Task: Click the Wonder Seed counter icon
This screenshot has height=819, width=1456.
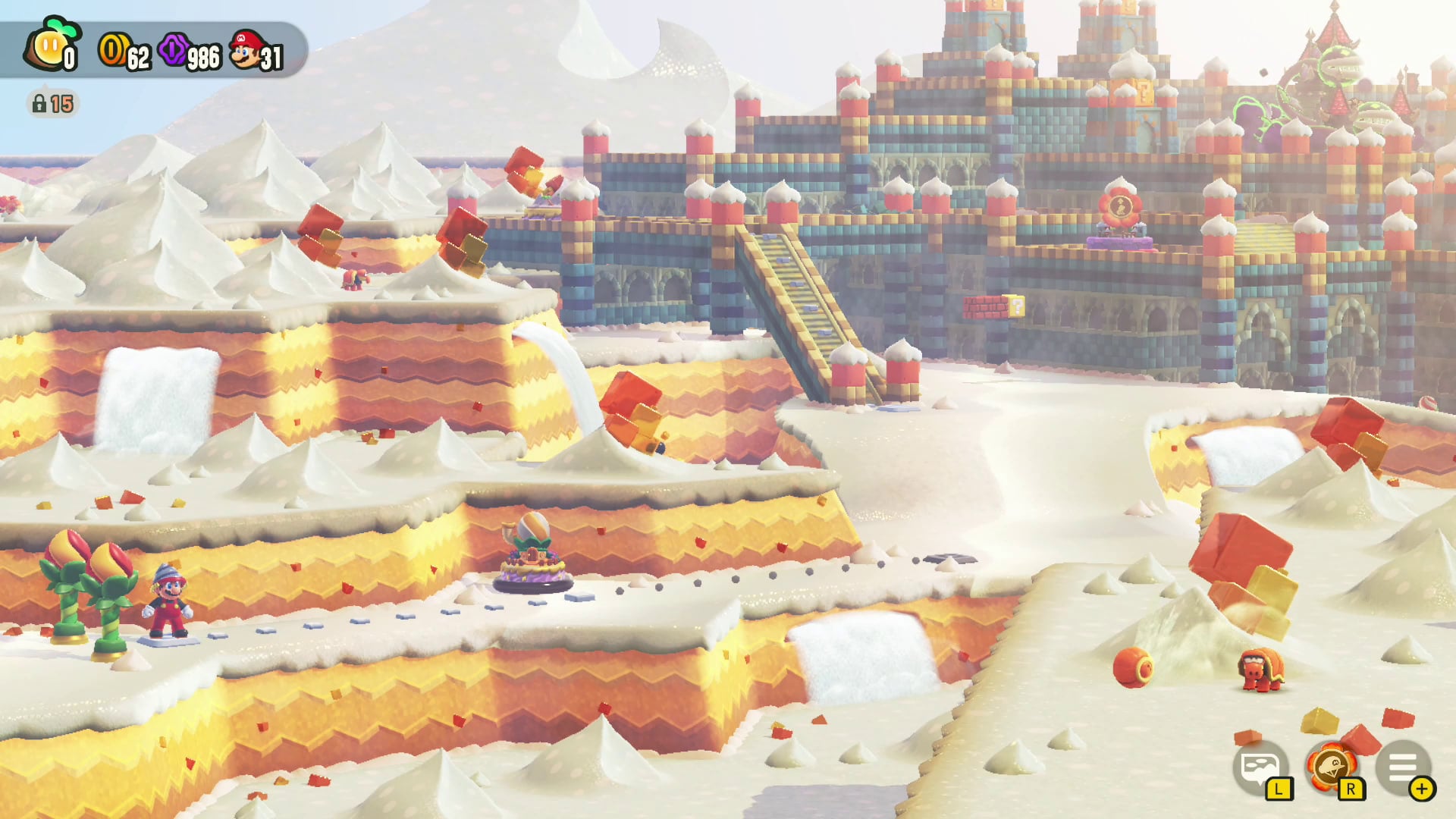Action: (49, 47)
